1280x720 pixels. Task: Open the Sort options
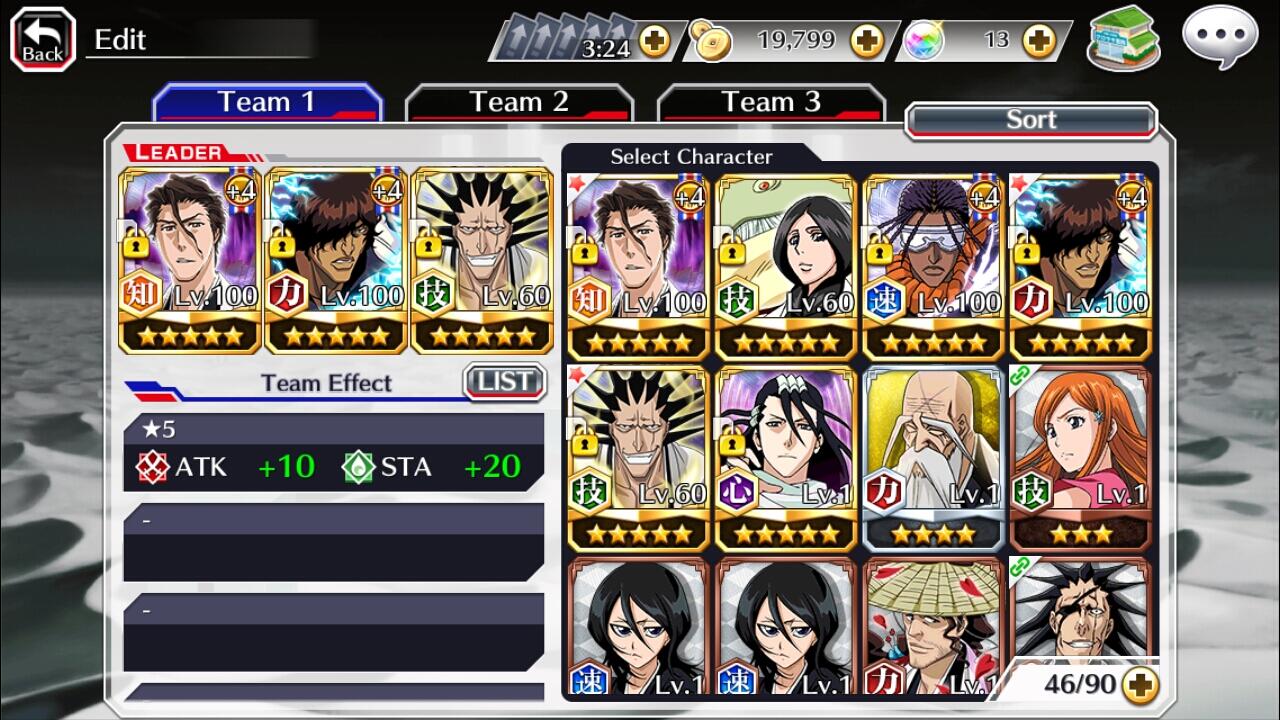click(1031, 120)
